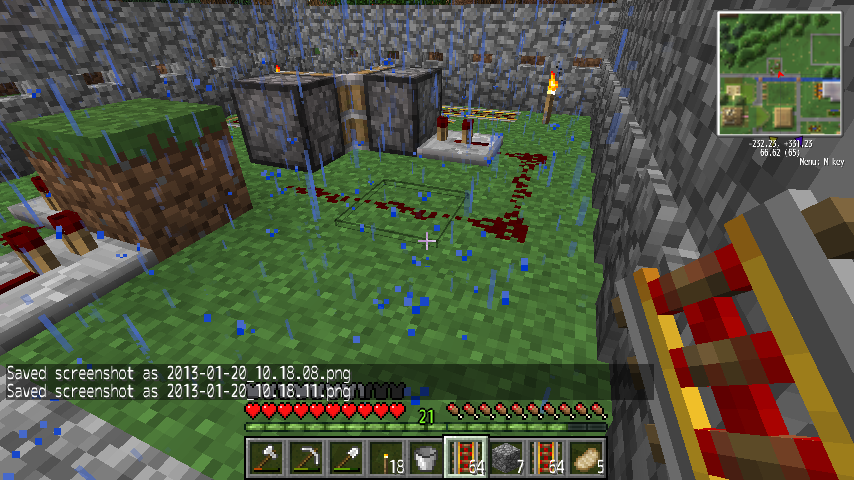Select the torch stack of 18
854x480 pixels.
click(386, 457)
